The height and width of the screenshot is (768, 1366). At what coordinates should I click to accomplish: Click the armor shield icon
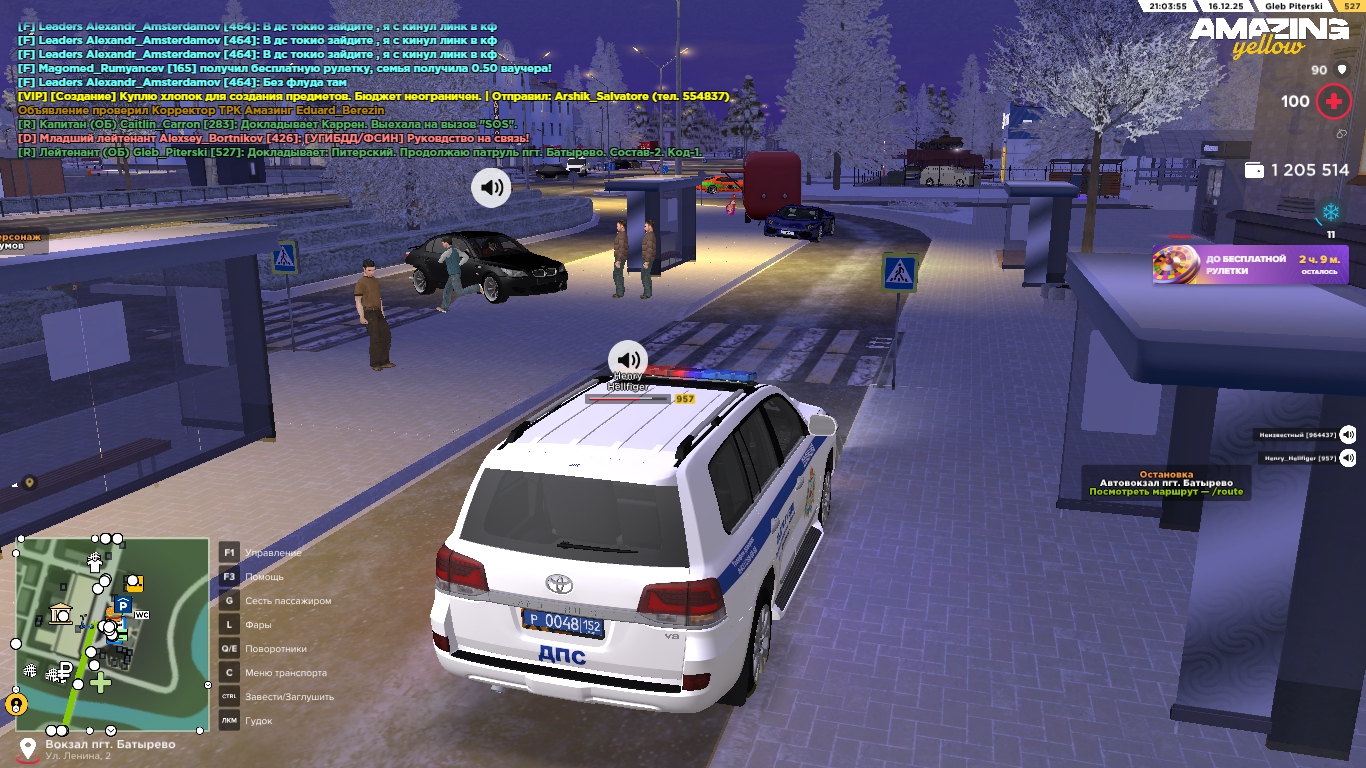[1342, 70]
